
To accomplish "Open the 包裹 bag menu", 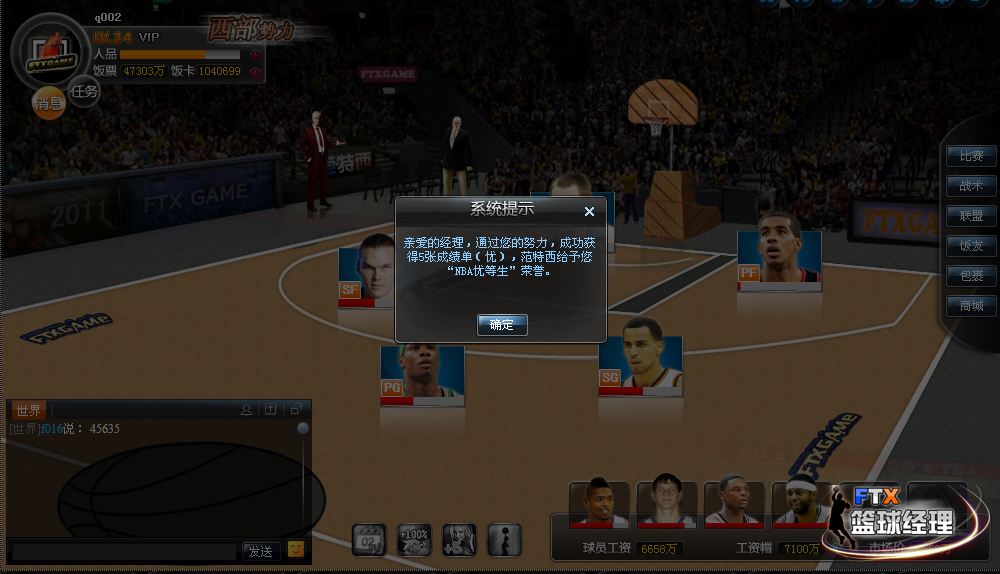I will pyautogui.click(x=971, y=276).
